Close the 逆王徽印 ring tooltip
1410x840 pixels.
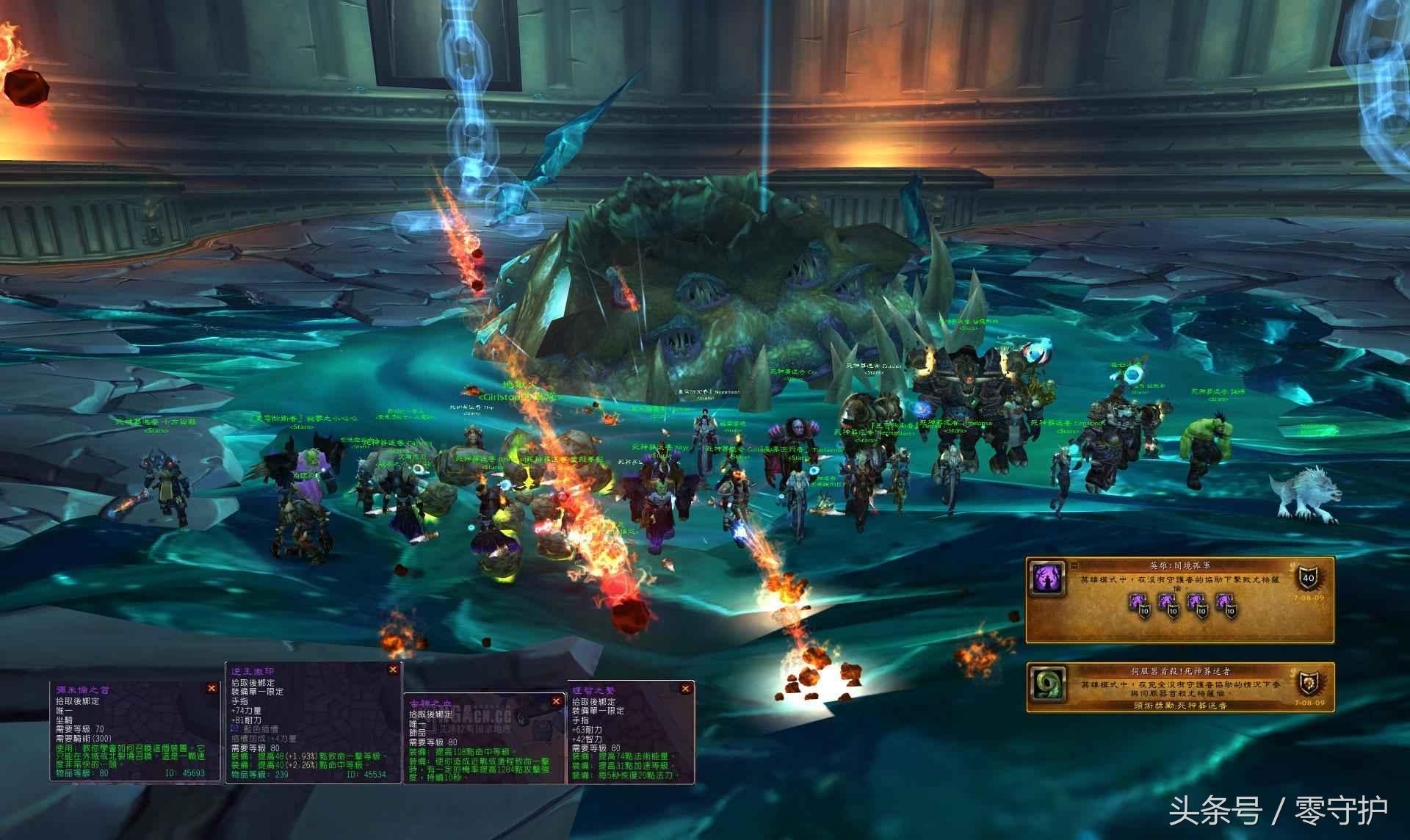coord(393,669)
